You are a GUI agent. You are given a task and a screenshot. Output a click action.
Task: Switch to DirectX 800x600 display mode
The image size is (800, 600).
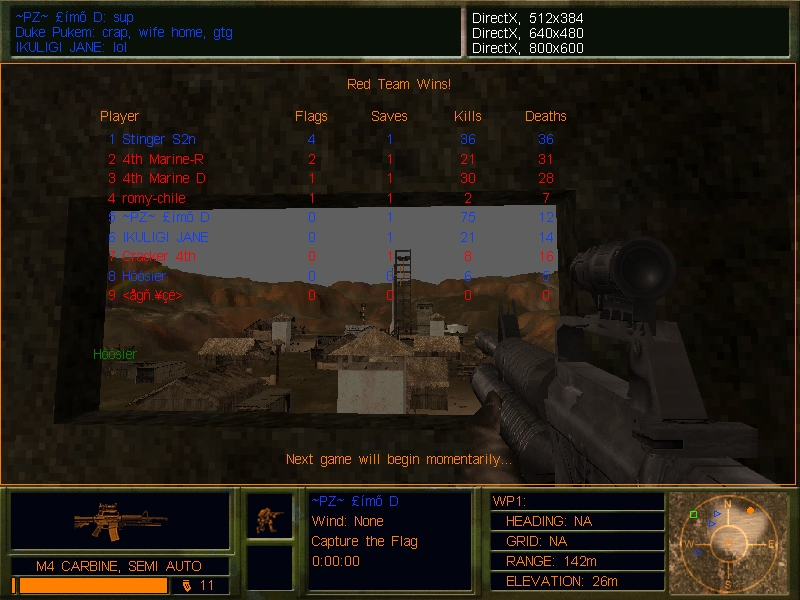(527, 48)
